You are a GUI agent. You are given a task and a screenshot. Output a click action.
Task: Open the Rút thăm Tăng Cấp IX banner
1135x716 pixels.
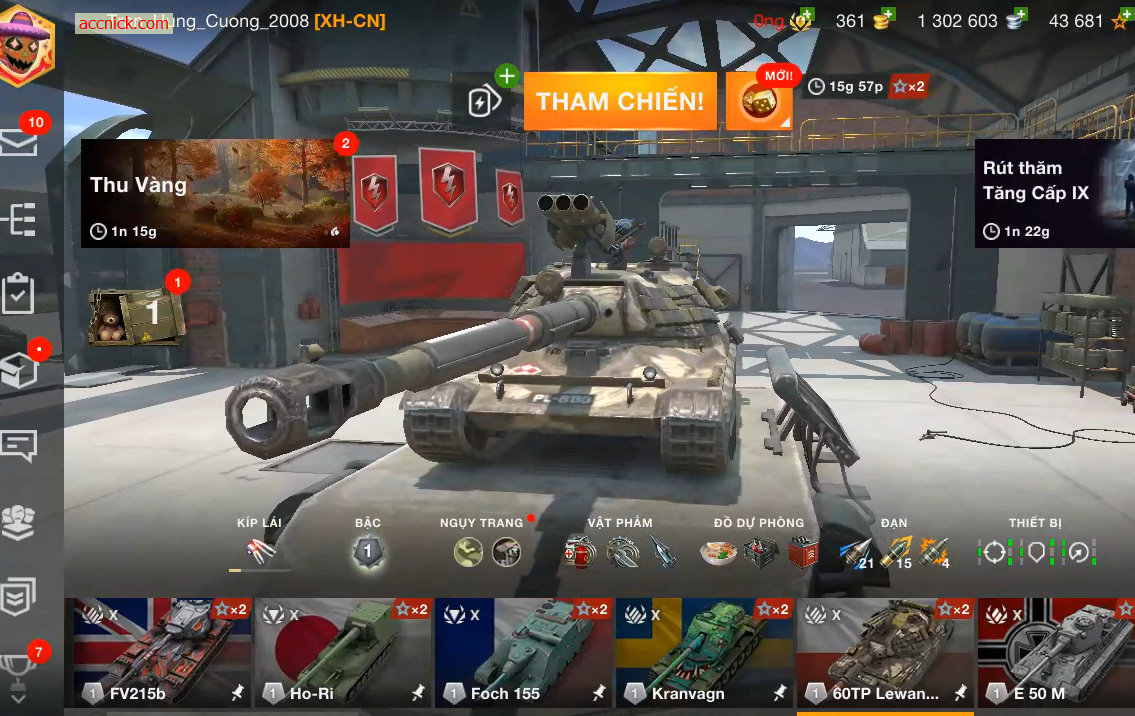pyautogui.click(x=1054, y=193)
